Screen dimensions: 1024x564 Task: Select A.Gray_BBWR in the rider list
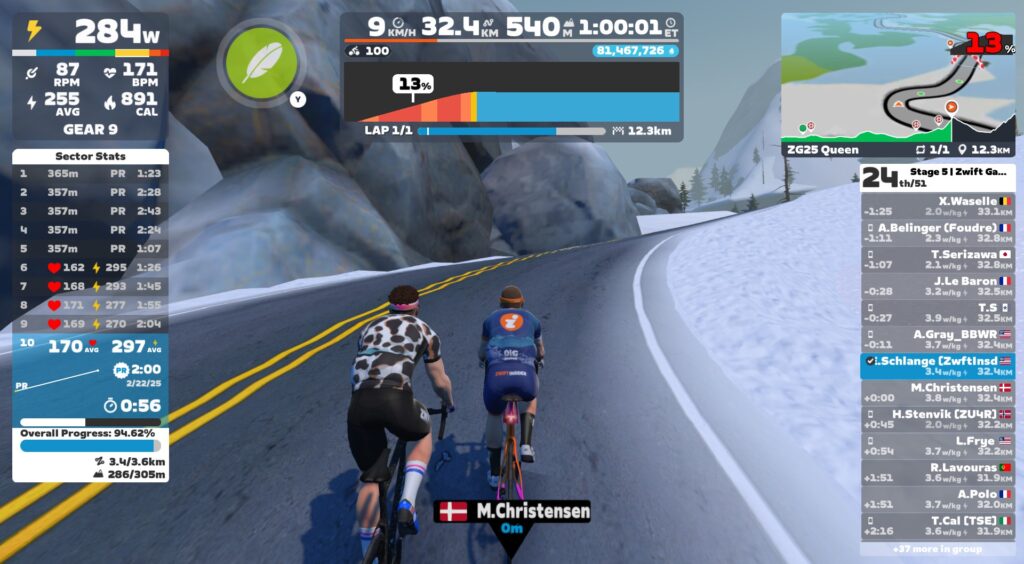937,339
